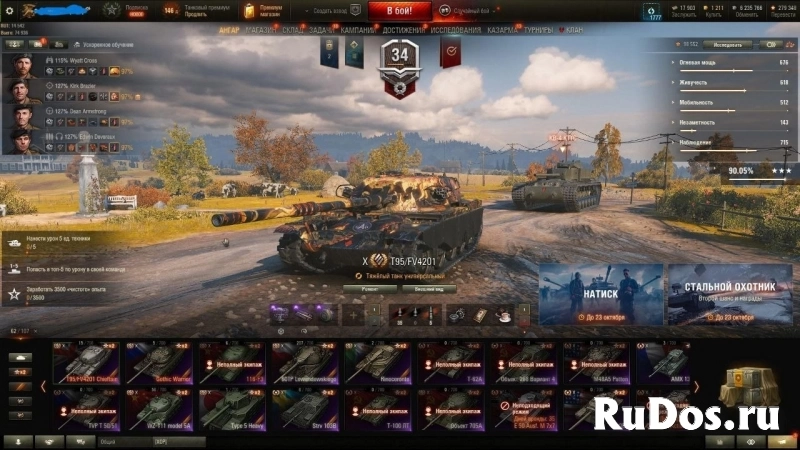Open the ДОСТИЖЕНИЯ tab
This screenshot has height=450, width=800.
pos(402,30)
